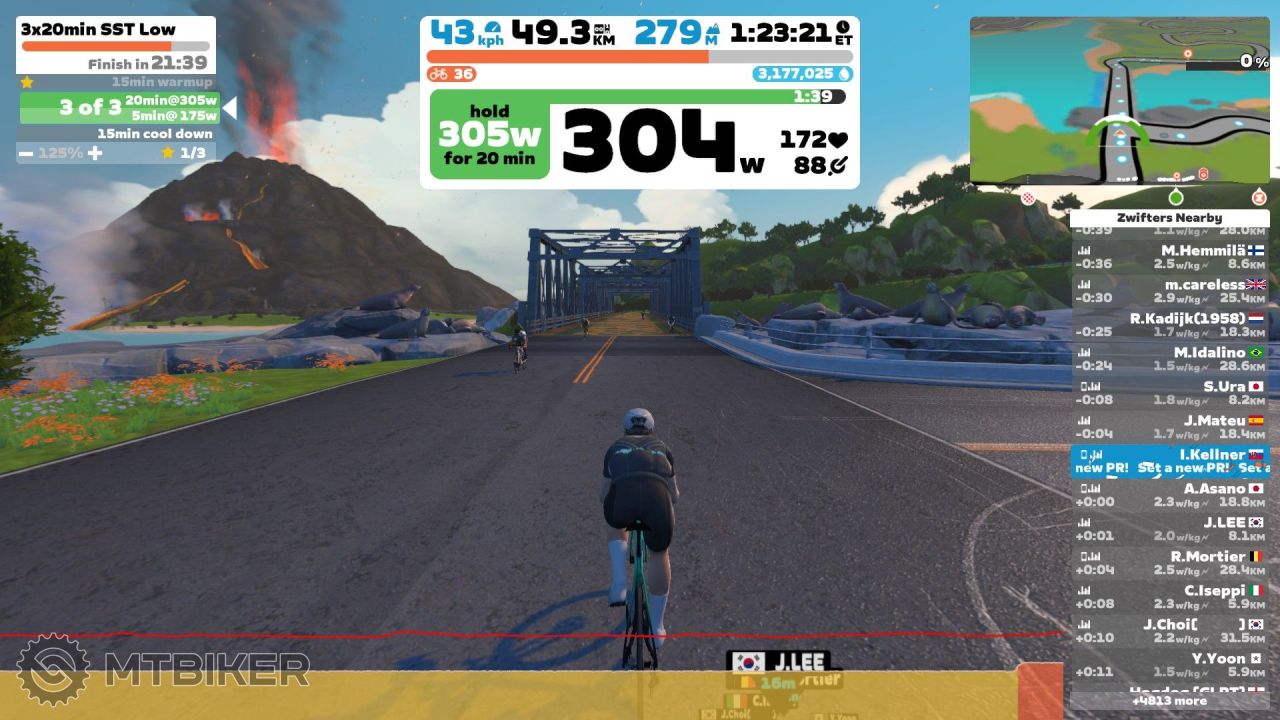This screenshot has width=1280, height=720.
Task: Select M.Hemmilä in the Zwifters Nearby list
Action: pos(1170,257)
